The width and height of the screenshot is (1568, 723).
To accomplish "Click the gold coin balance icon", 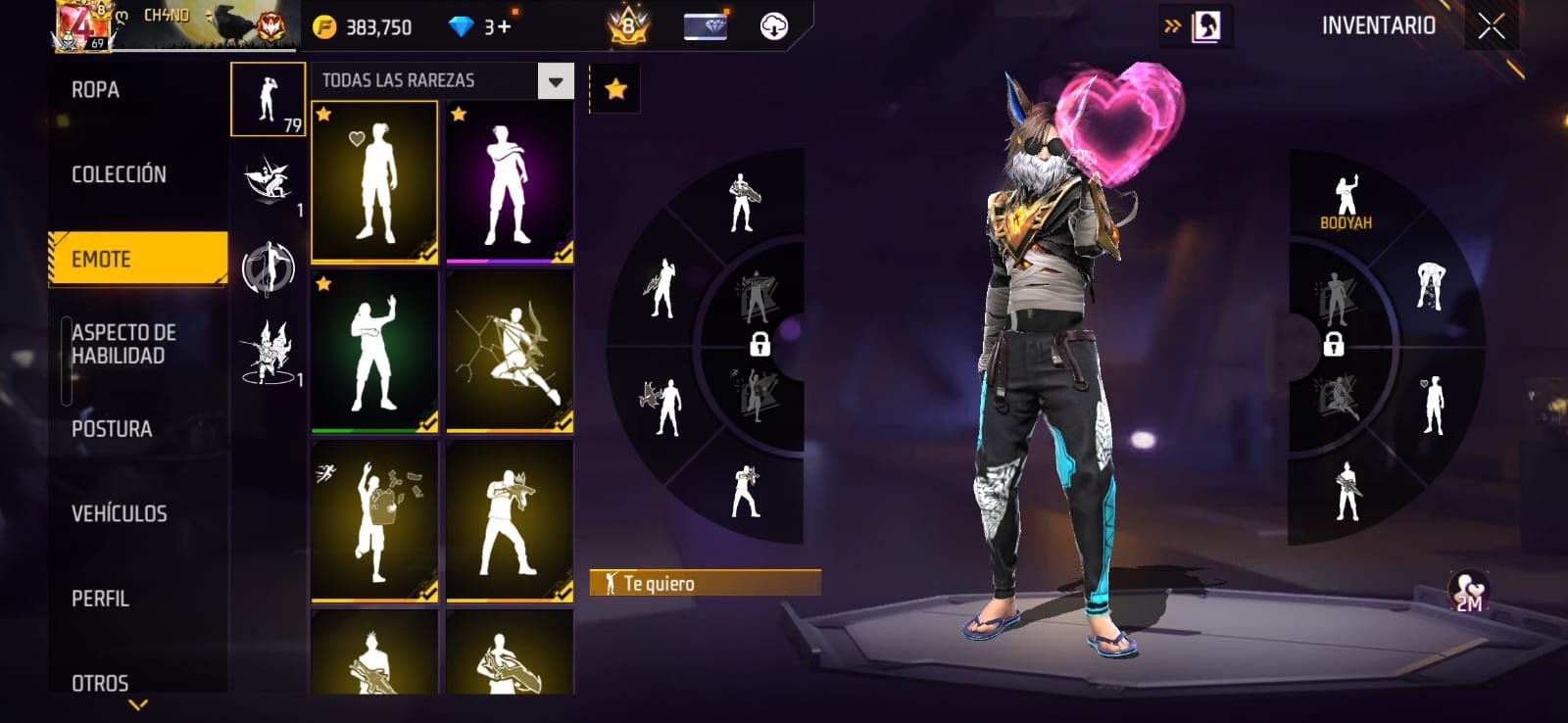I will 324,27.
